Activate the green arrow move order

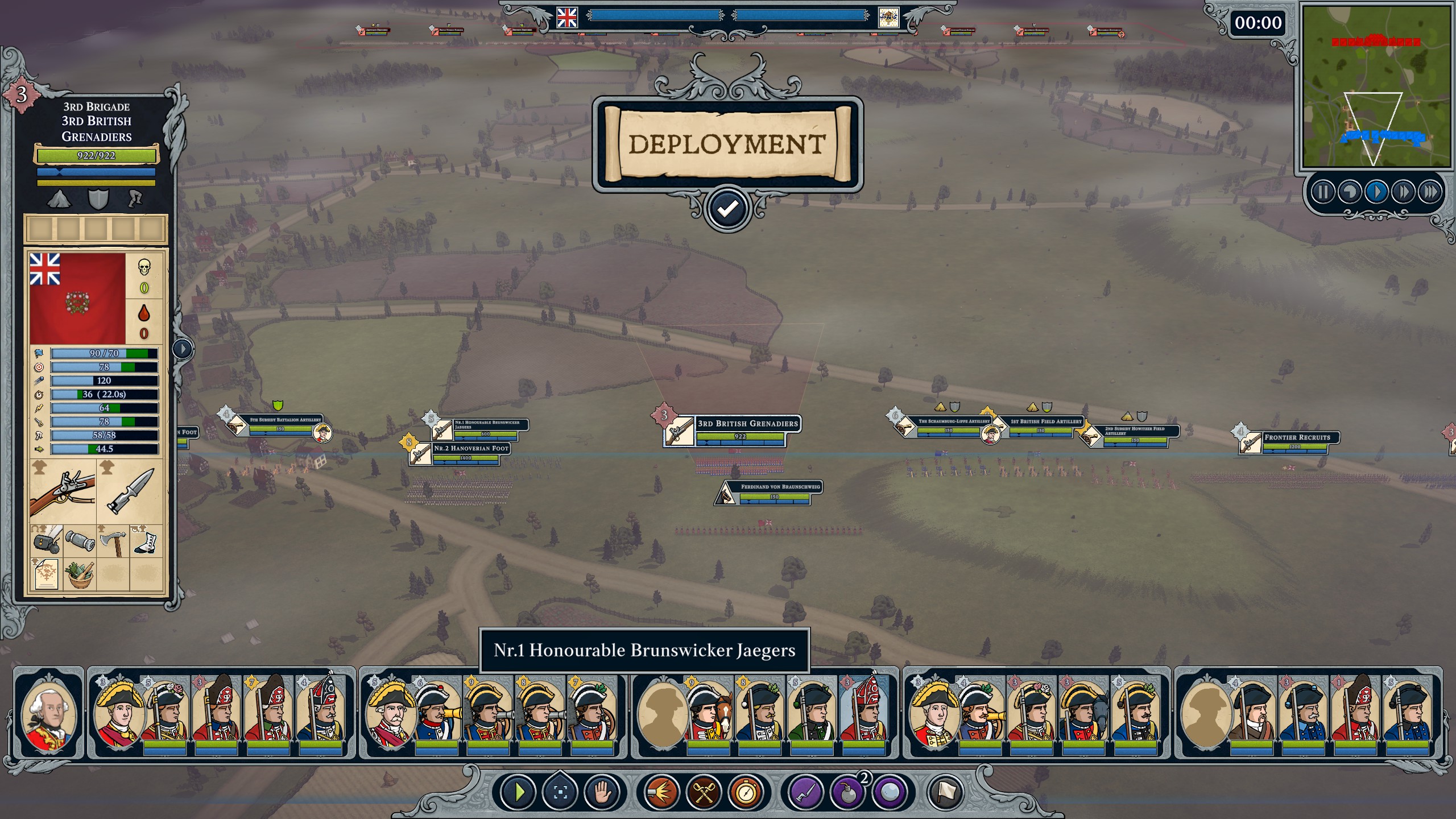coord(518,792)
